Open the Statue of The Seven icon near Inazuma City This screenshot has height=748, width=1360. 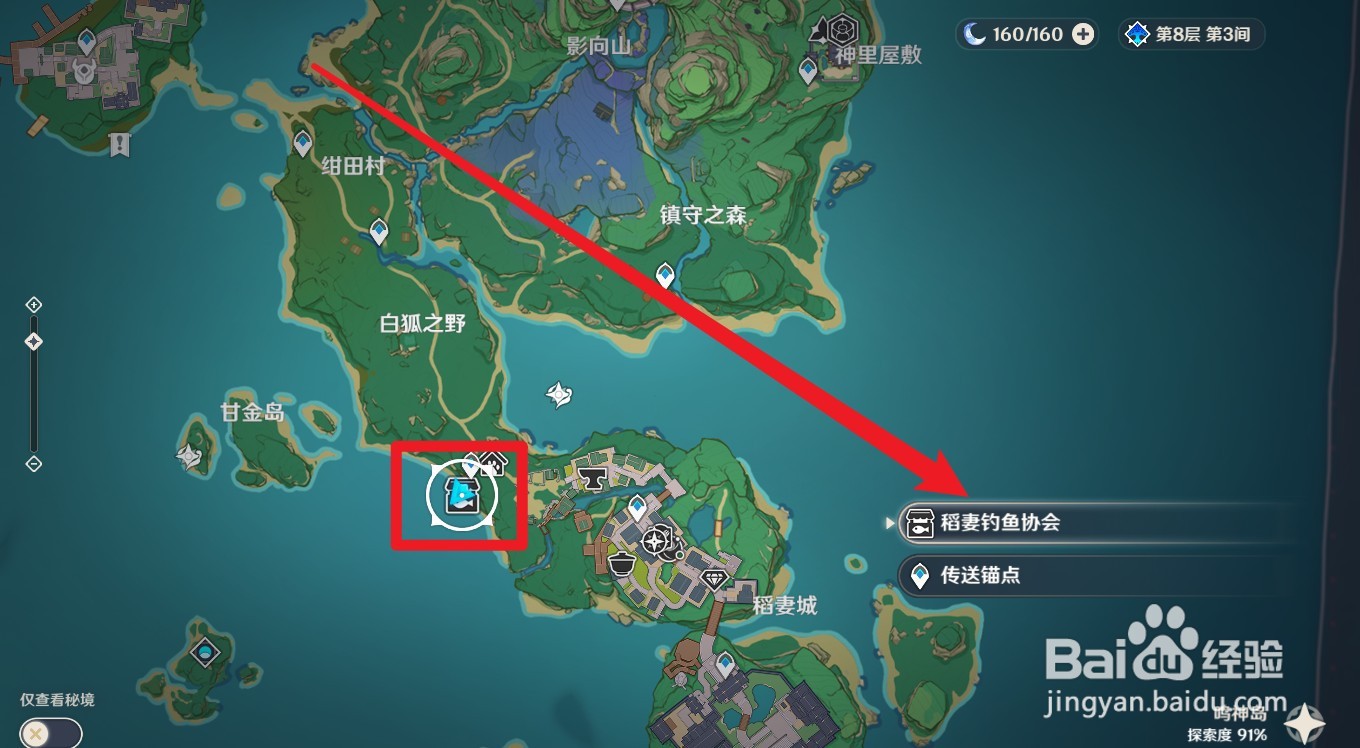click(655, 540)
